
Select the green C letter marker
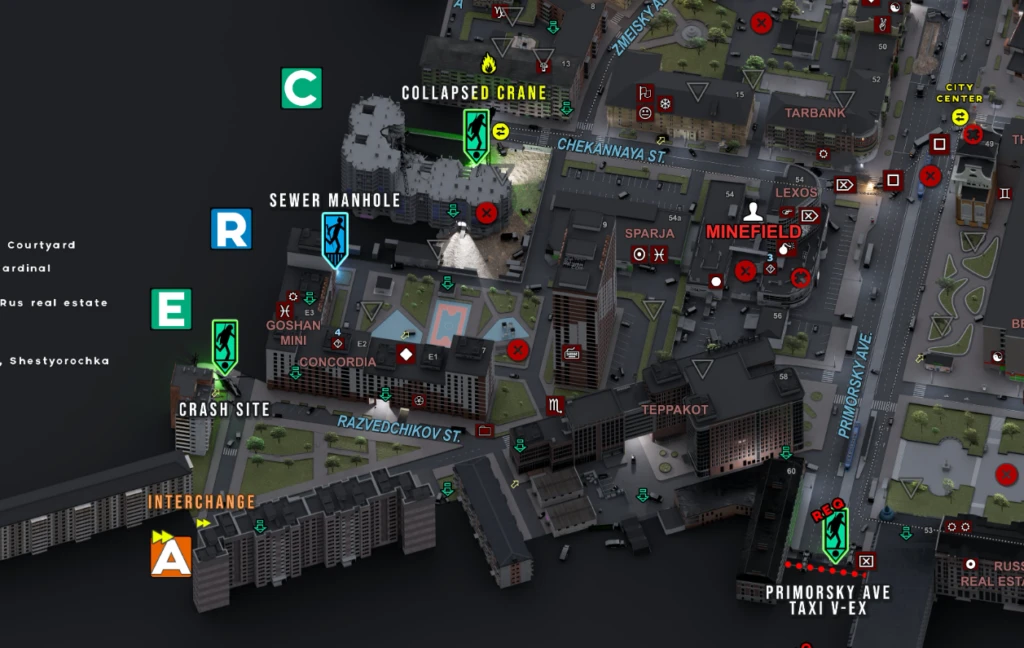(x=301, y=88)
